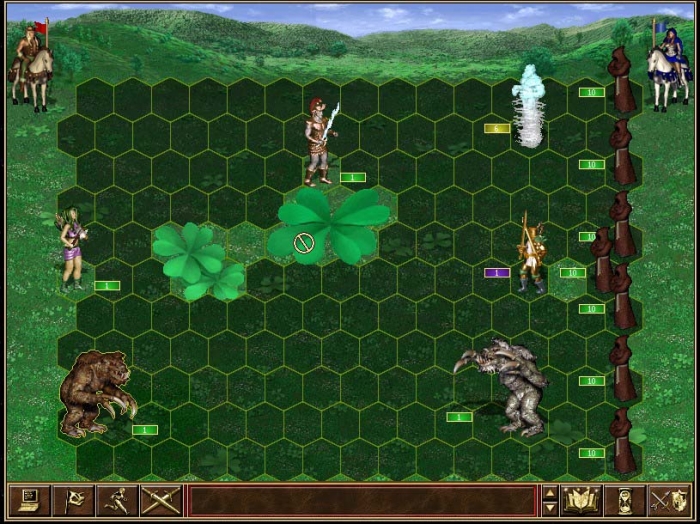Defend with the sword and shield button
Viewport: 700px width, 524px height.
pos(669,499)
